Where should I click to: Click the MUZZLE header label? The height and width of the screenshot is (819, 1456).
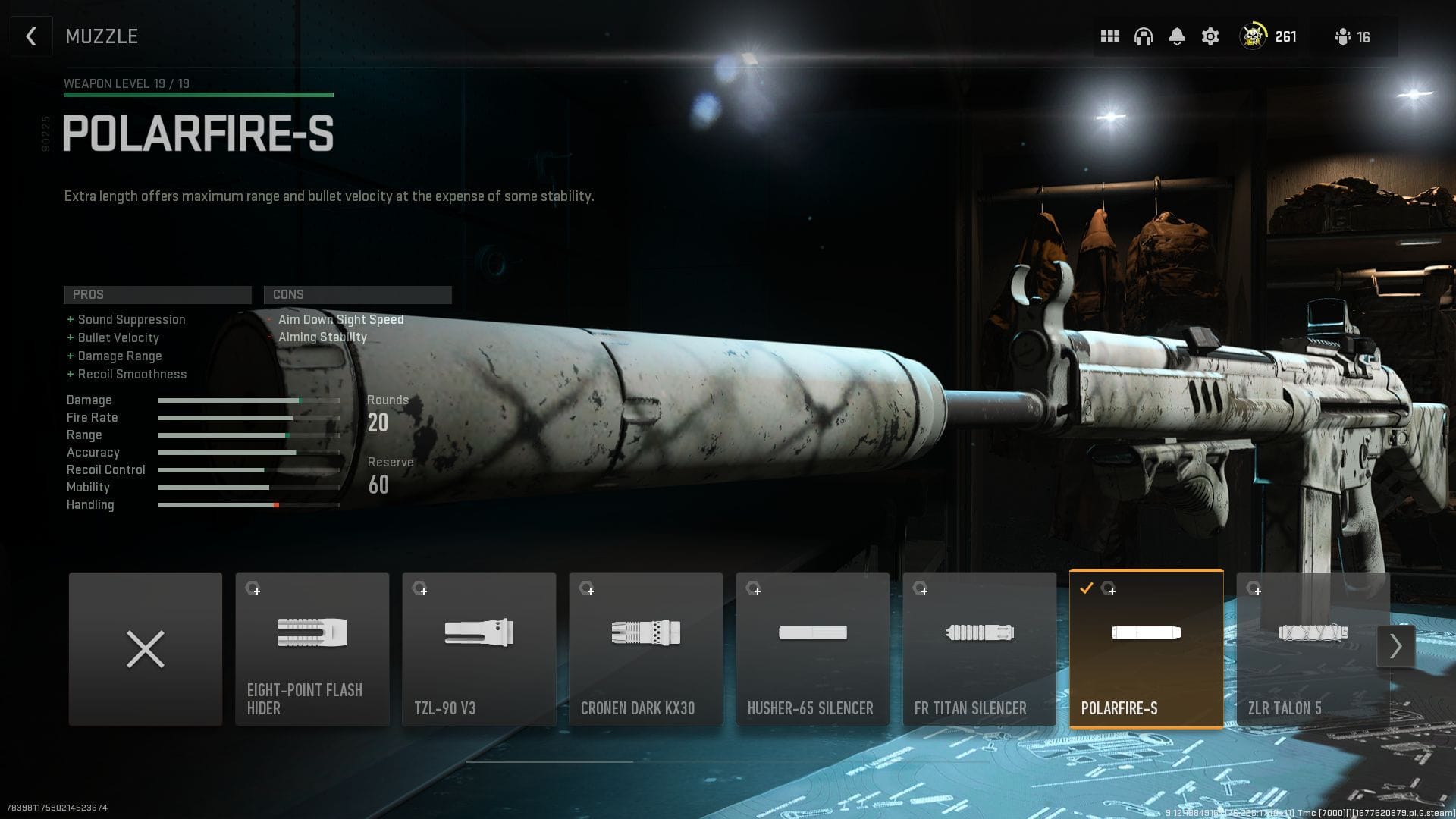tap(102, 36)
